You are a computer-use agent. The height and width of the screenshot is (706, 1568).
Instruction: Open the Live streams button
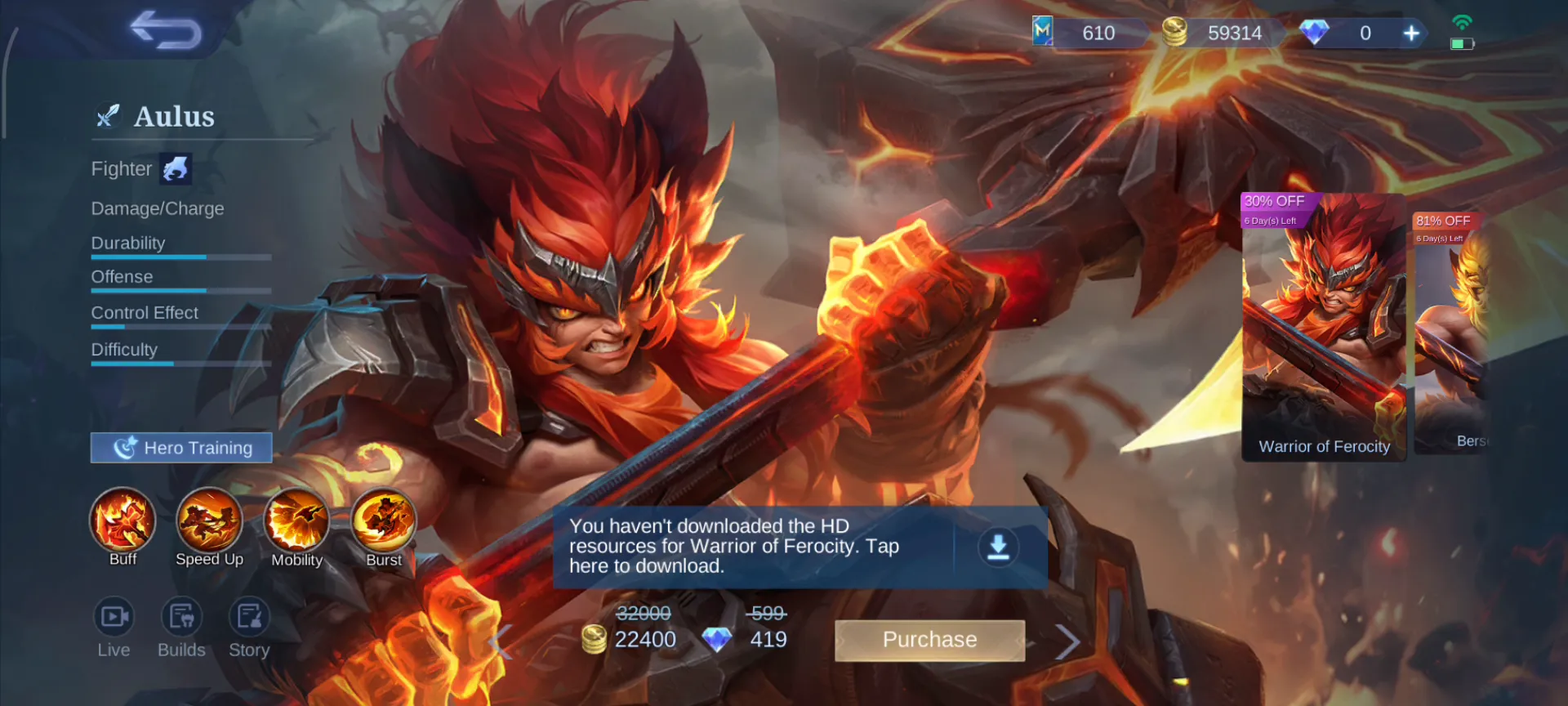(114, 617)
